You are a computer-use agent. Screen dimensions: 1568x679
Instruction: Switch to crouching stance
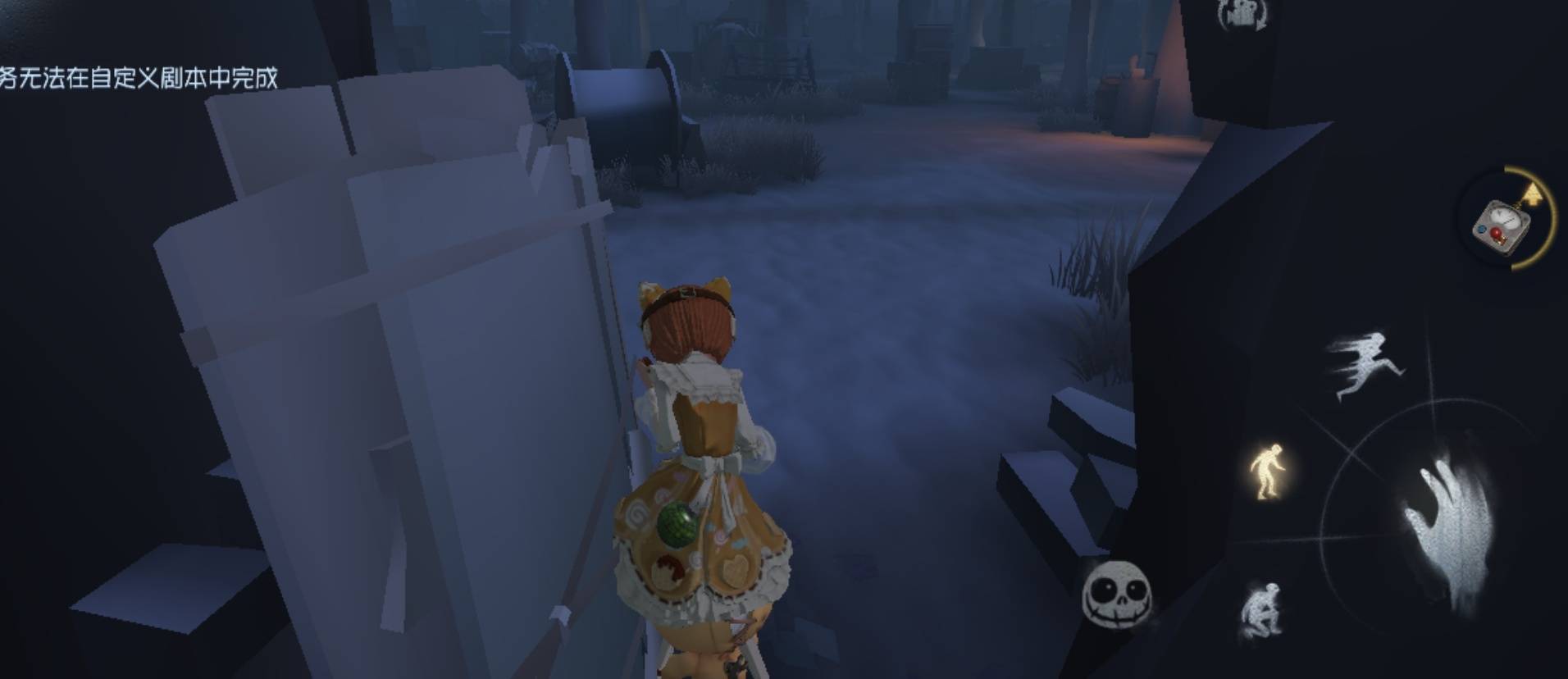pos(1261,611)
